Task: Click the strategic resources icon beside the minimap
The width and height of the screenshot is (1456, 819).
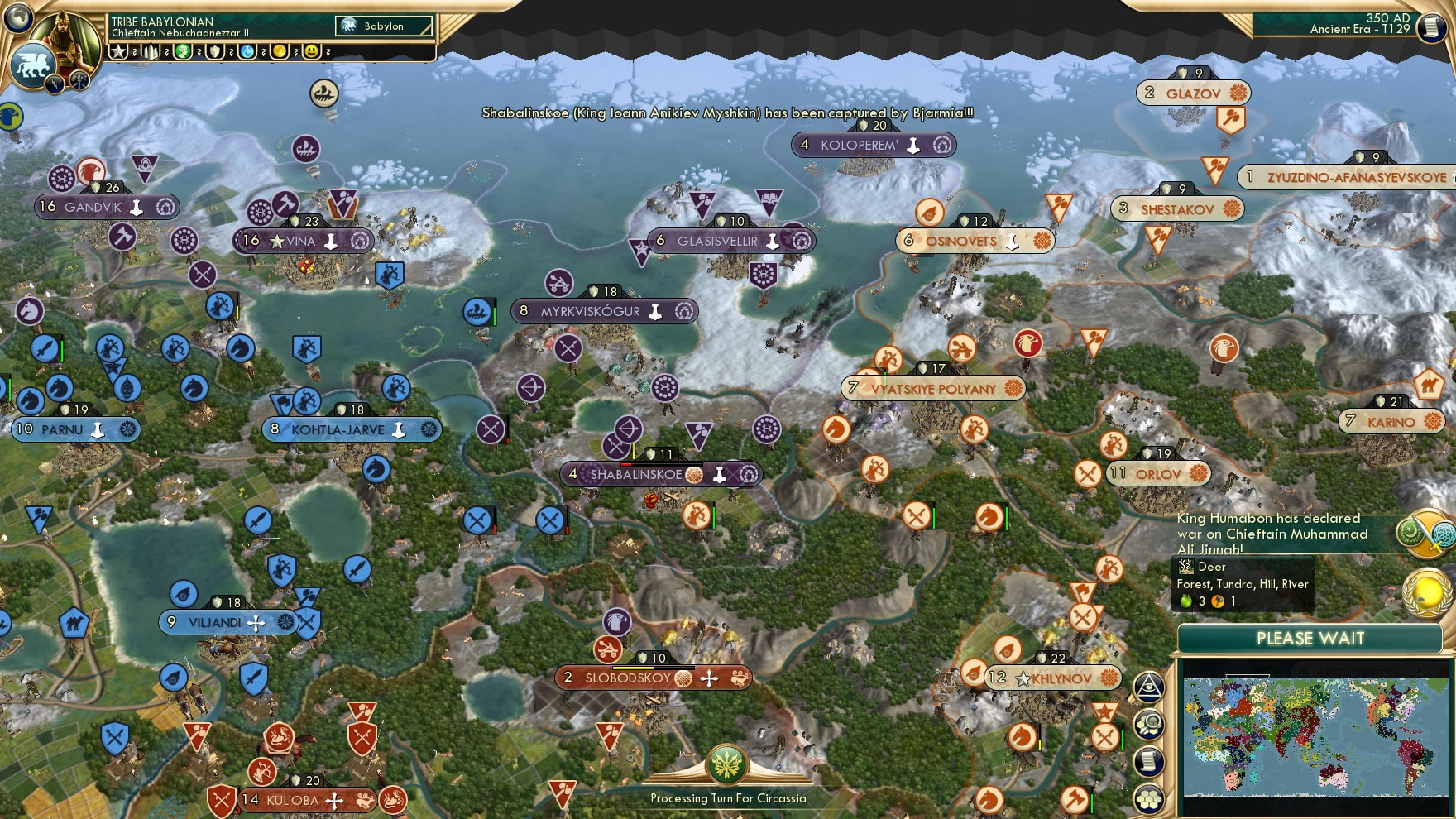Action: pos(1147,726)
